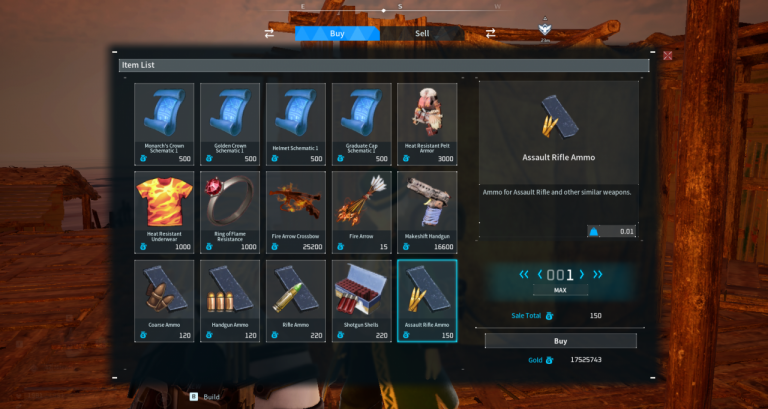The height and width of the screenshot is (409, 768).
Task: Pick the Fire Arrow Crossbow
Action: tap(296, 212)
